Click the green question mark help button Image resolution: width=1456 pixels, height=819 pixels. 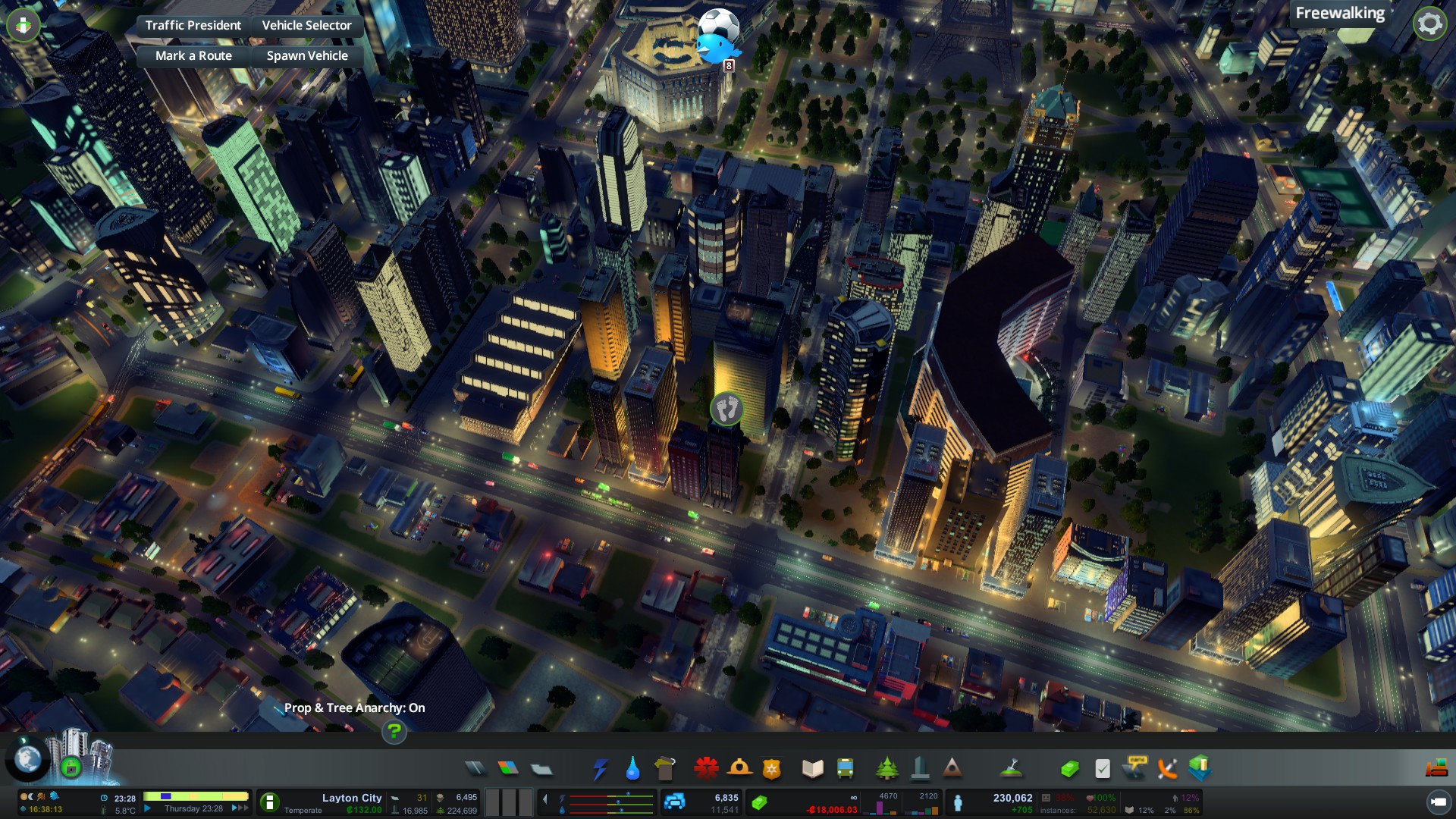[394, 731]
